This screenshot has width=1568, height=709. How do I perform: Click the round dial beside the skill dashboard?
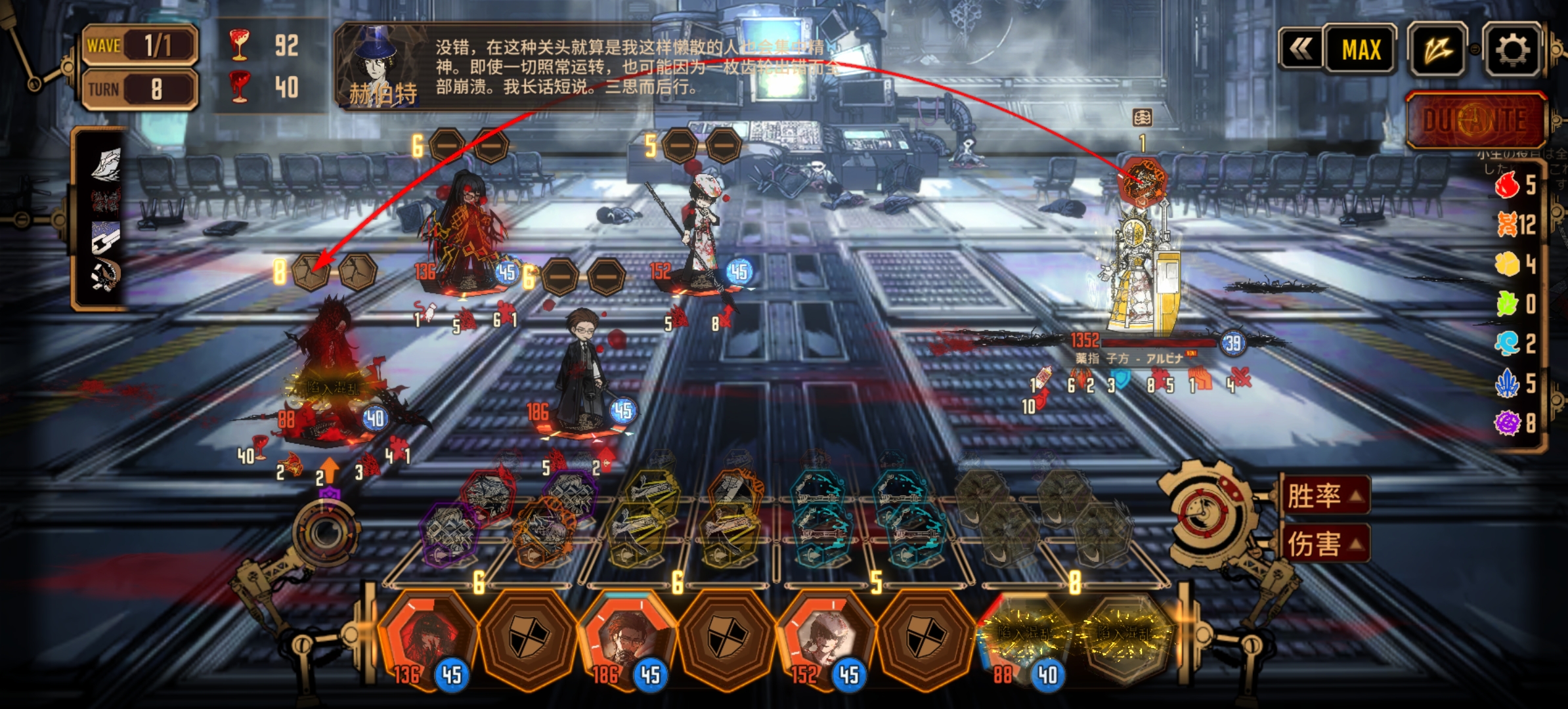click(x=326, y=533)
